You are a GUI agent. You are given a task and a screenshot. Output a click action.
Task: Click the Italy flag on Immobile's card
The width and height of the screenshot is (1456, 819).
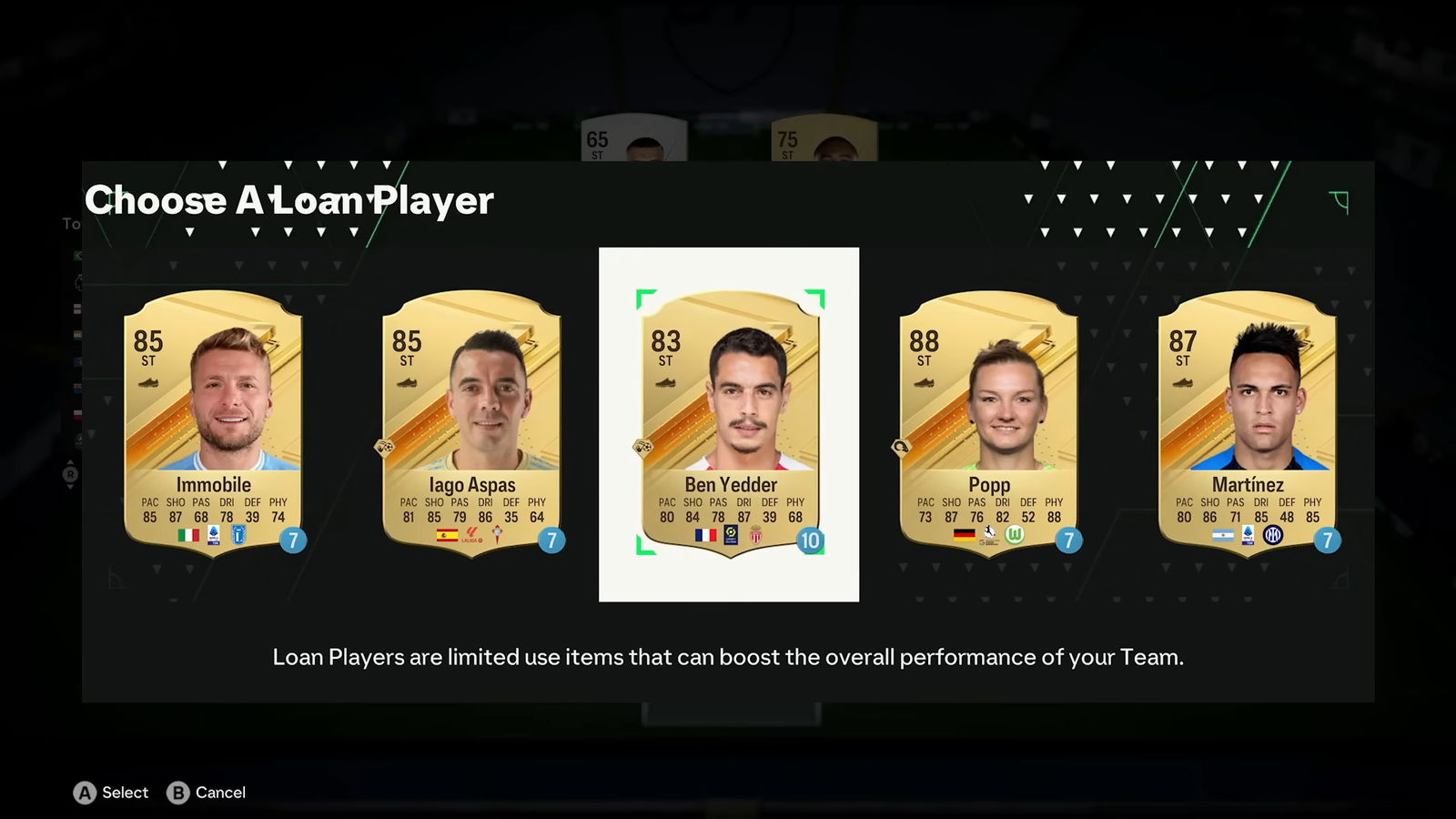(186, 537)
